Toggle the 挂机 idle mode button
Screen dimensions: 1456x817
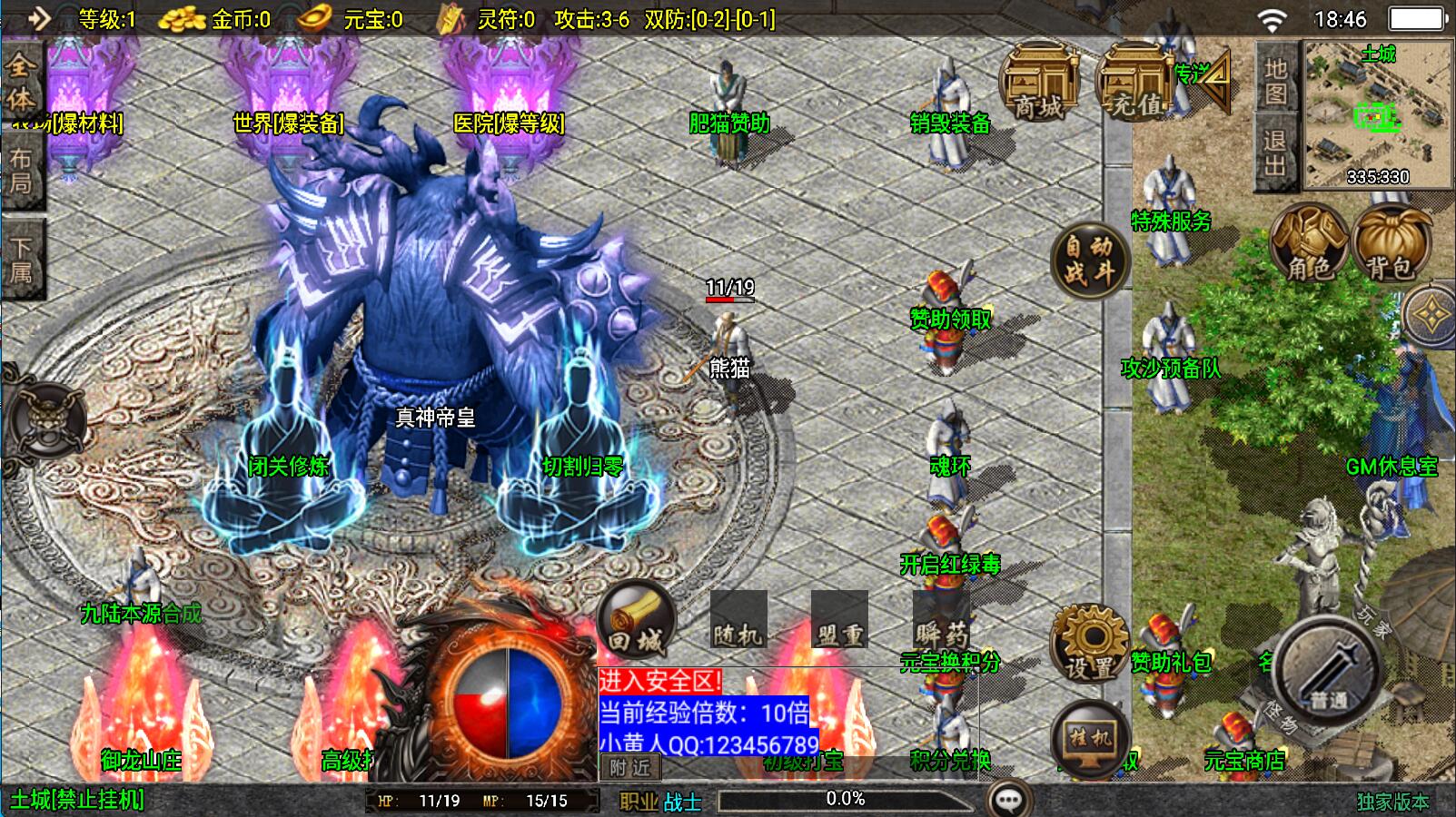(x=1089, y=739)
